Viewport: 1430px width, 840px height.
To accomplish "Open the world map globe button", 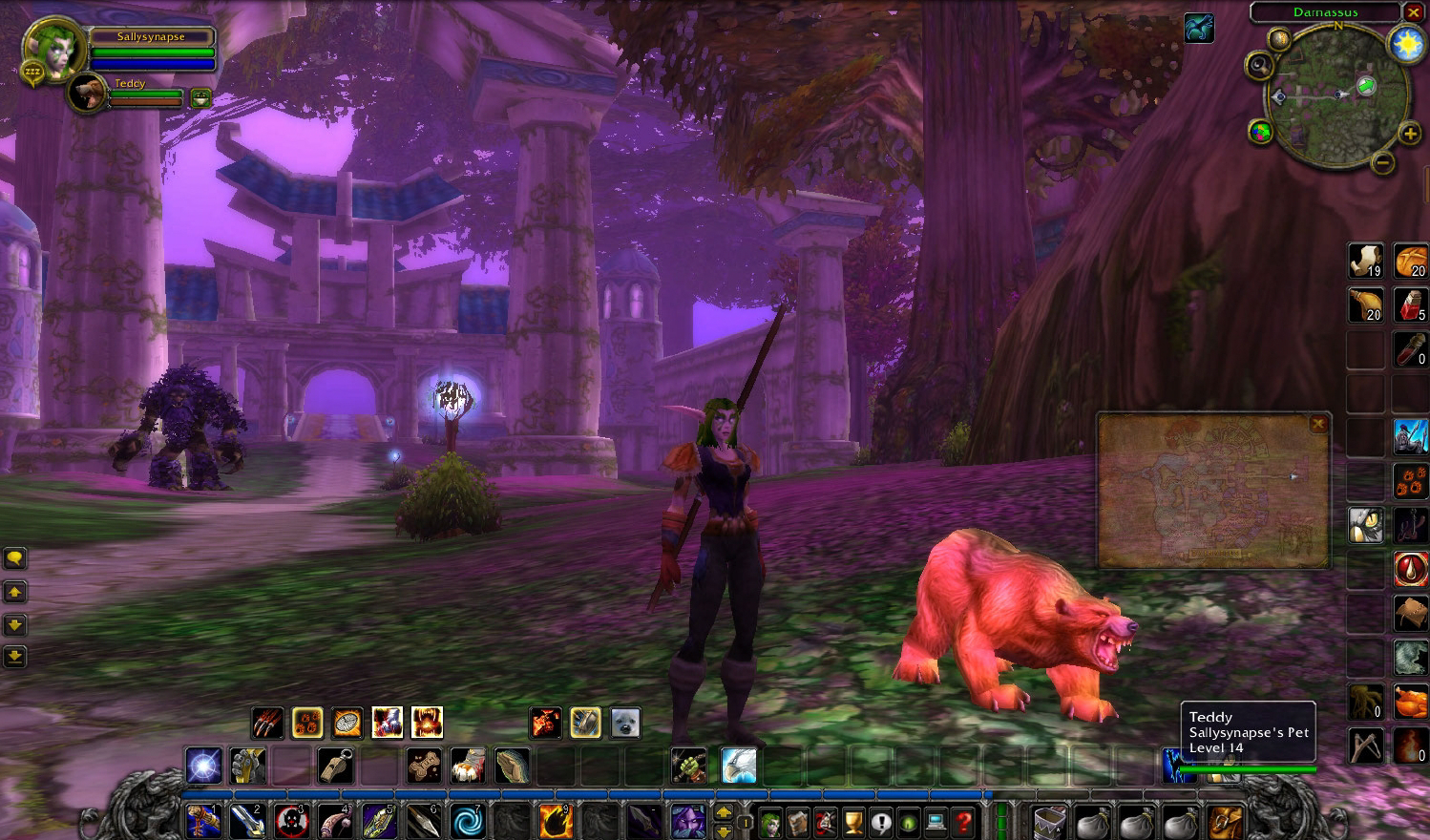I will [x=1261, y=132].
